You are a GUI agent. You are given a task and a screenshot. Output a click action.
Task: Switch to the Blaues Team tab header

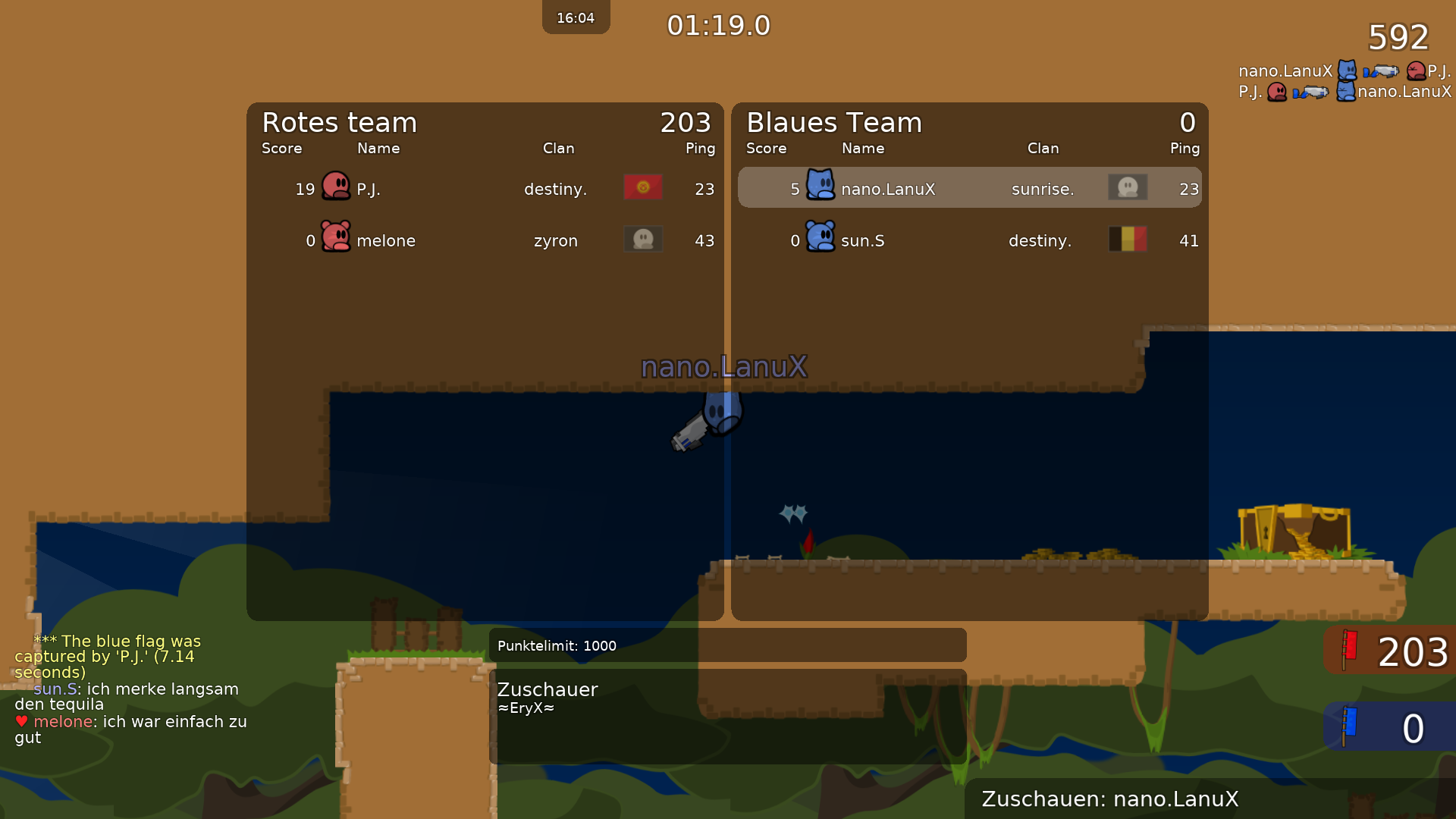(x=833, y=122)
